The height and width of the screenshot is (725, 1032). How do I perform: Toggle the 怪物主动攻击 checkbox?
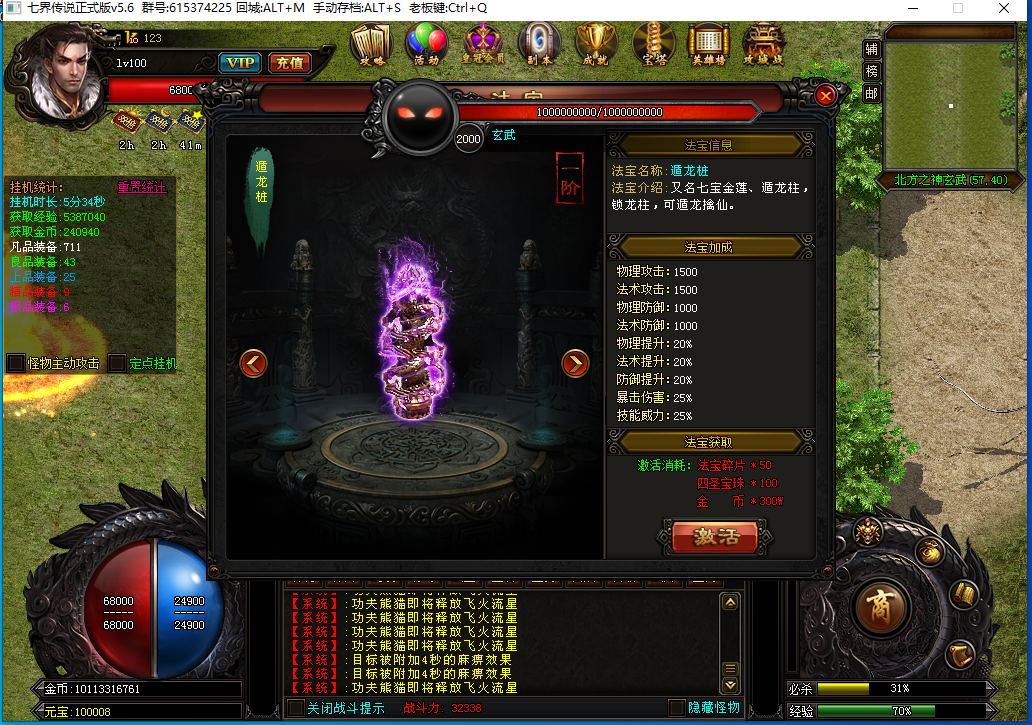coord(15,363)
